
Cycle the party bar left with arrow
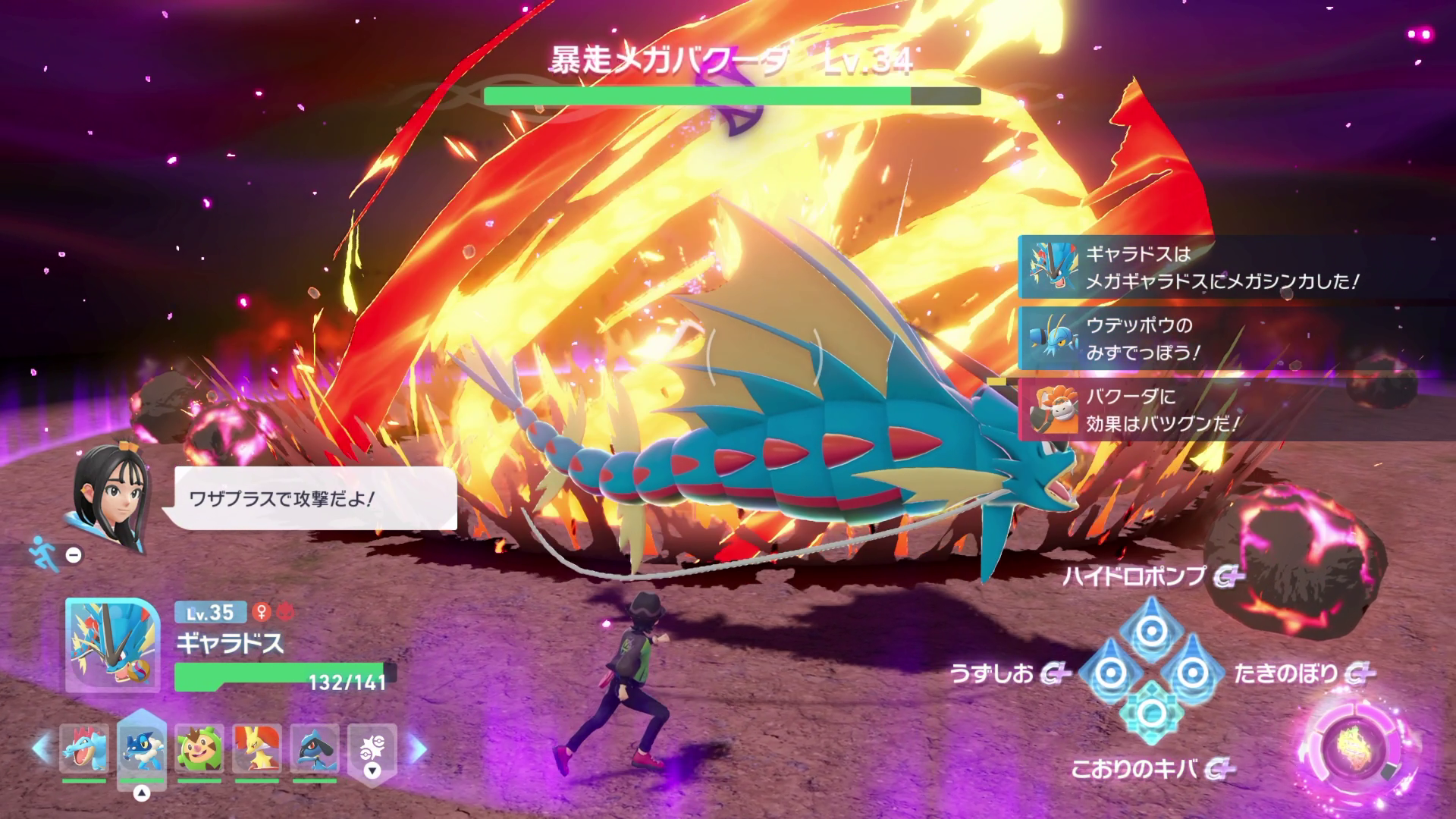42,748
